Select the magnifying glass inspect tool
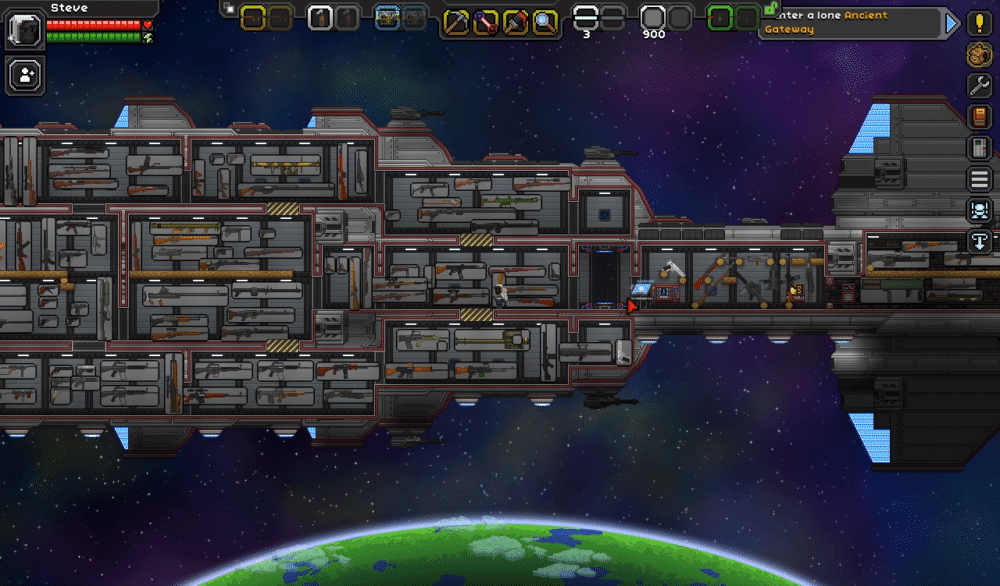Image resolution: width=1000 pixels, height=586 pixels. (x=544, y=21)
